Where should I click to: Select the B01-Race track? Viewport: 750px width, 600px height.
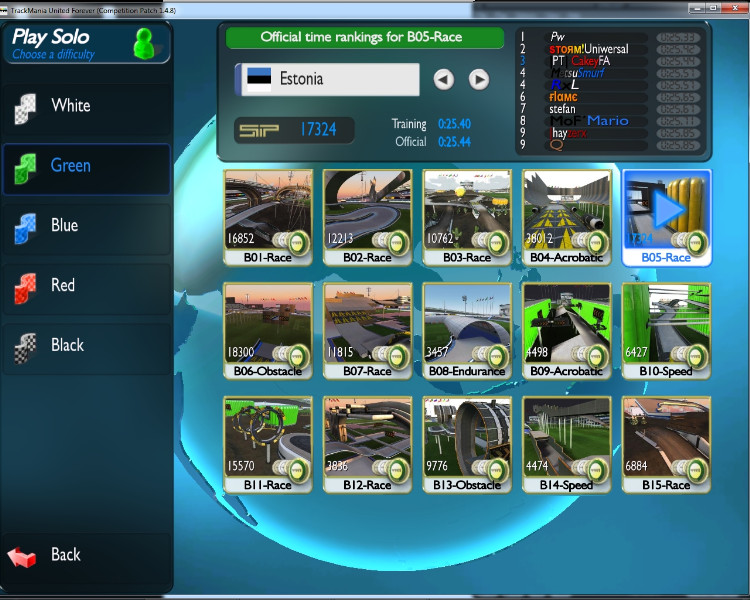(x=268, y=216)
